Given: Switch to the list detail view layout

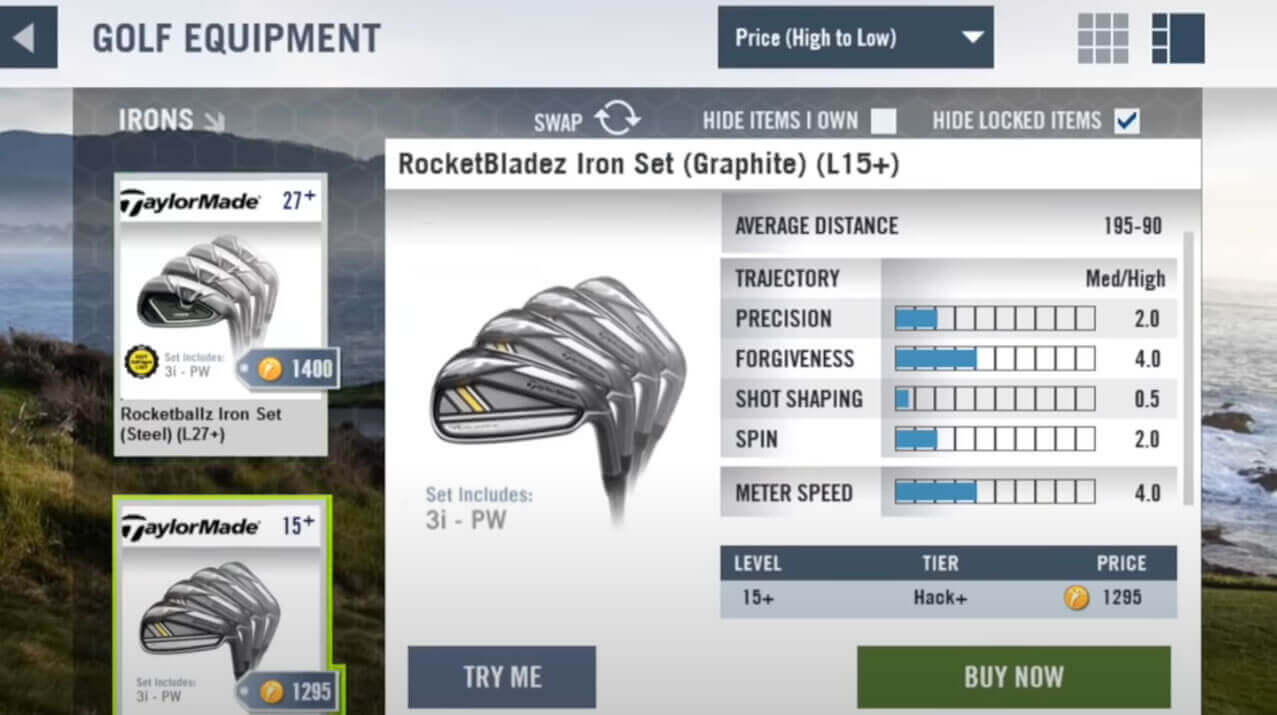Looking at the screenshot, I should (1177, 39).
